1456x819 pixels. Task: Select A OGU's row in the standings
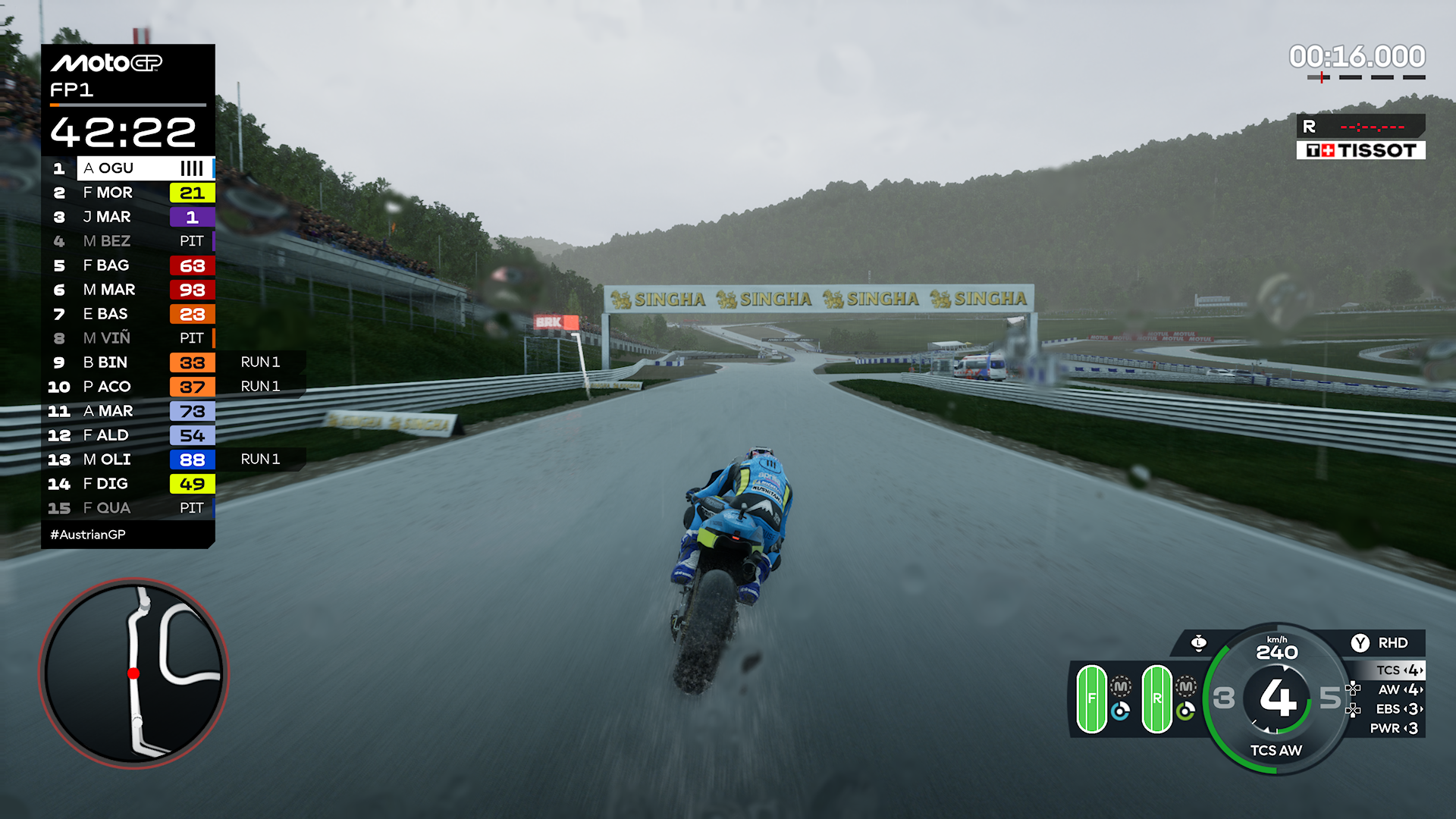(129, 168)
